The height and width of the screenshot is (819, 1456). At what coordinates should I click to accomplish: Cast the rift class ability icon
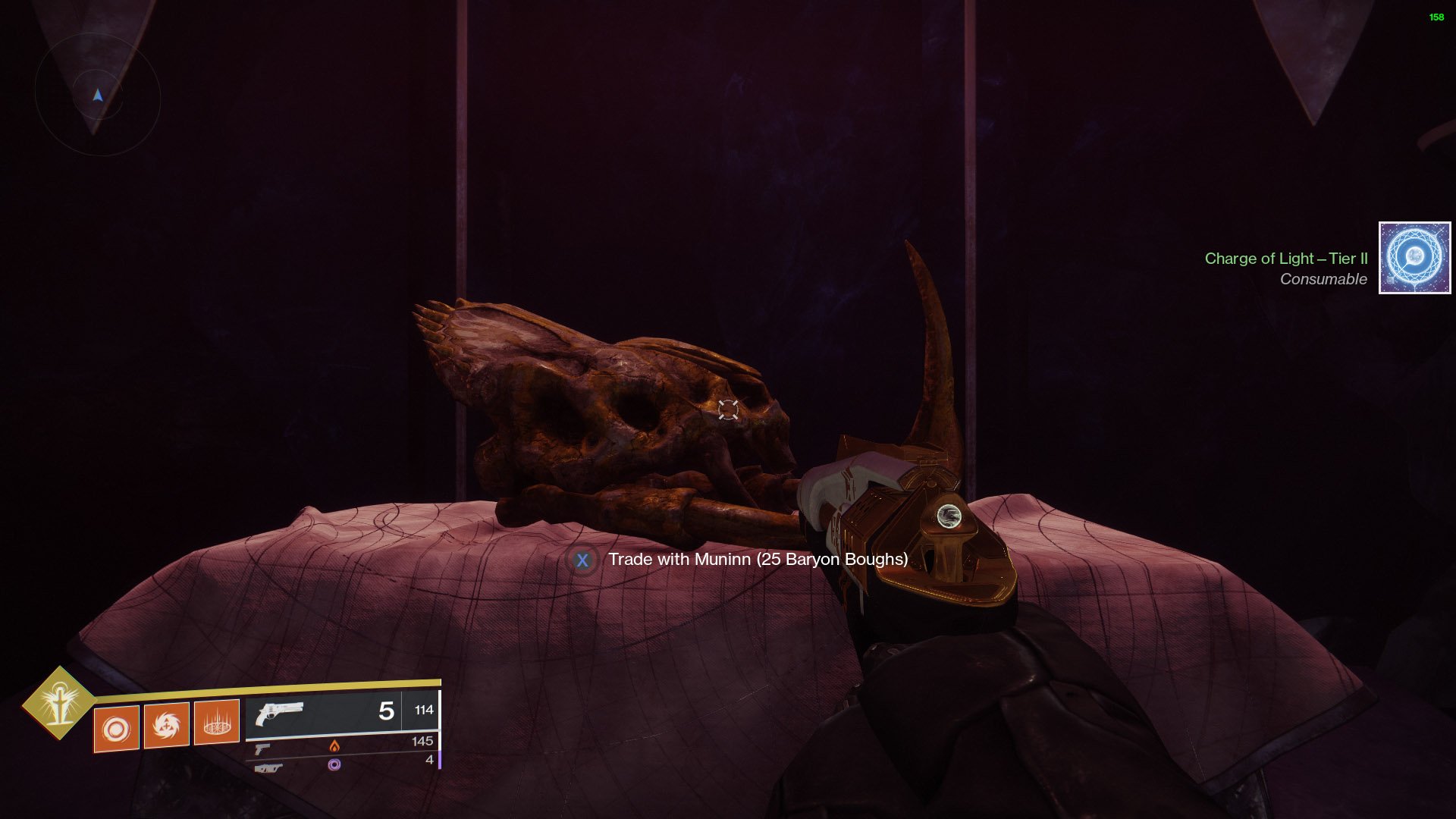click(217, 722)
